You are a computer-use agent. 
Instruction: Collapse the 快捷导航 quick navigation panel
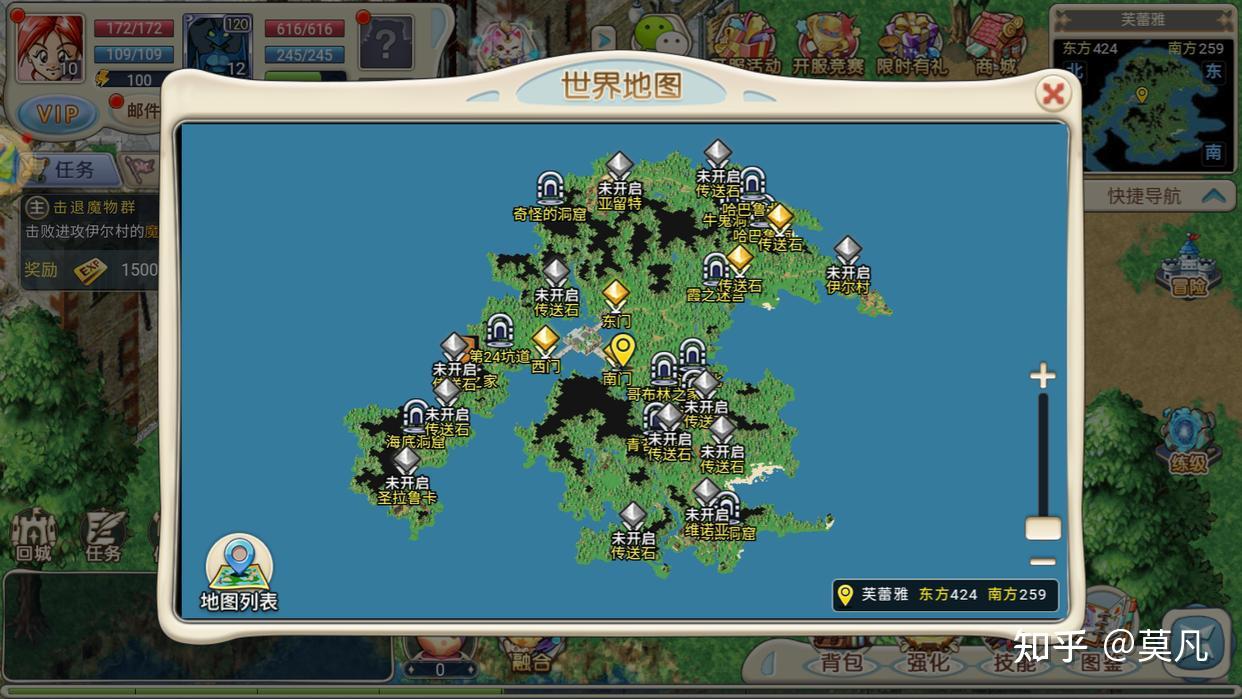[1213, 196]
